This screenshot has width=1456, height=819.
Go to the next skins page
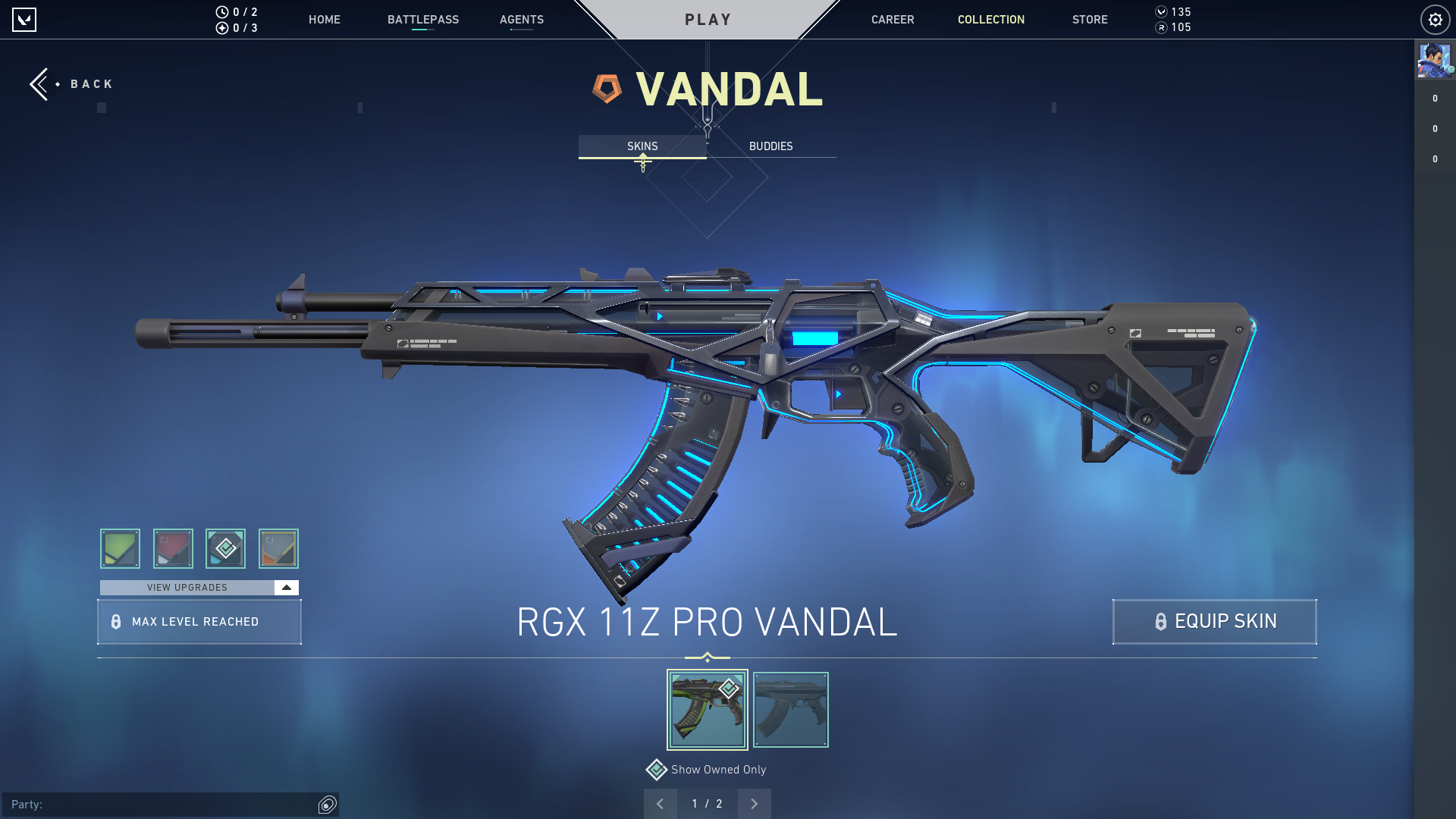(754, 804)
